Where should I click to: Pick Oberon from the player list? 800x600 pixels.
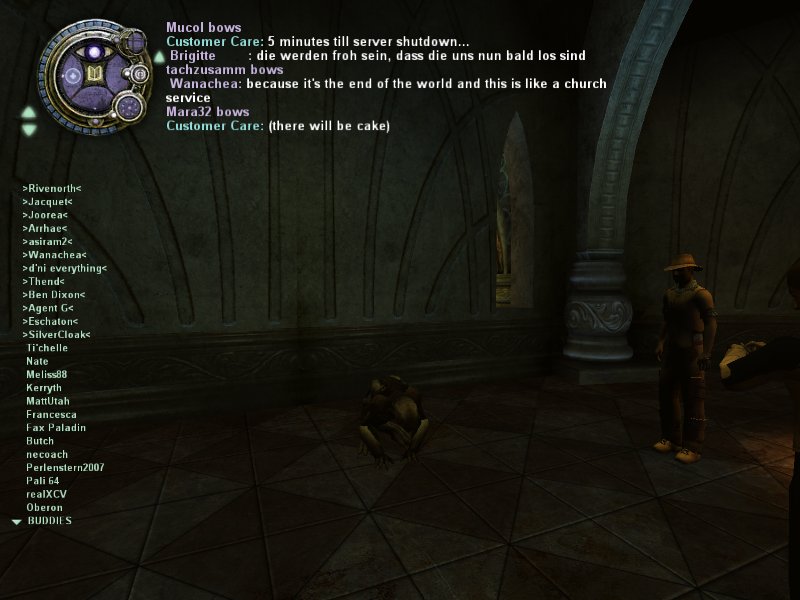pos(44,508)
